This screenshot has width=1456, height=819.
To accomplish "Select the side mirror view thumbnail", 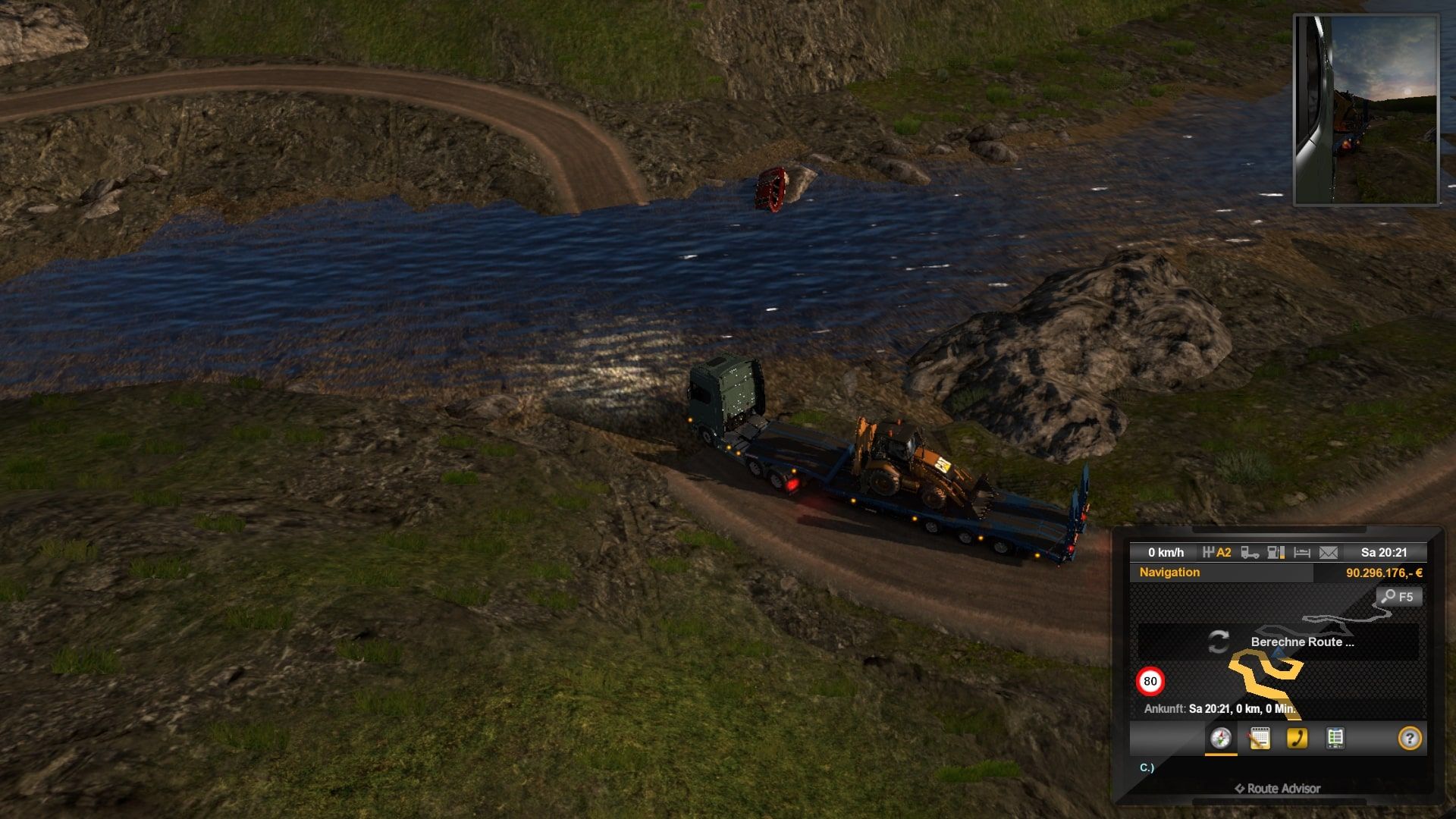I will tap(1366, 110).
